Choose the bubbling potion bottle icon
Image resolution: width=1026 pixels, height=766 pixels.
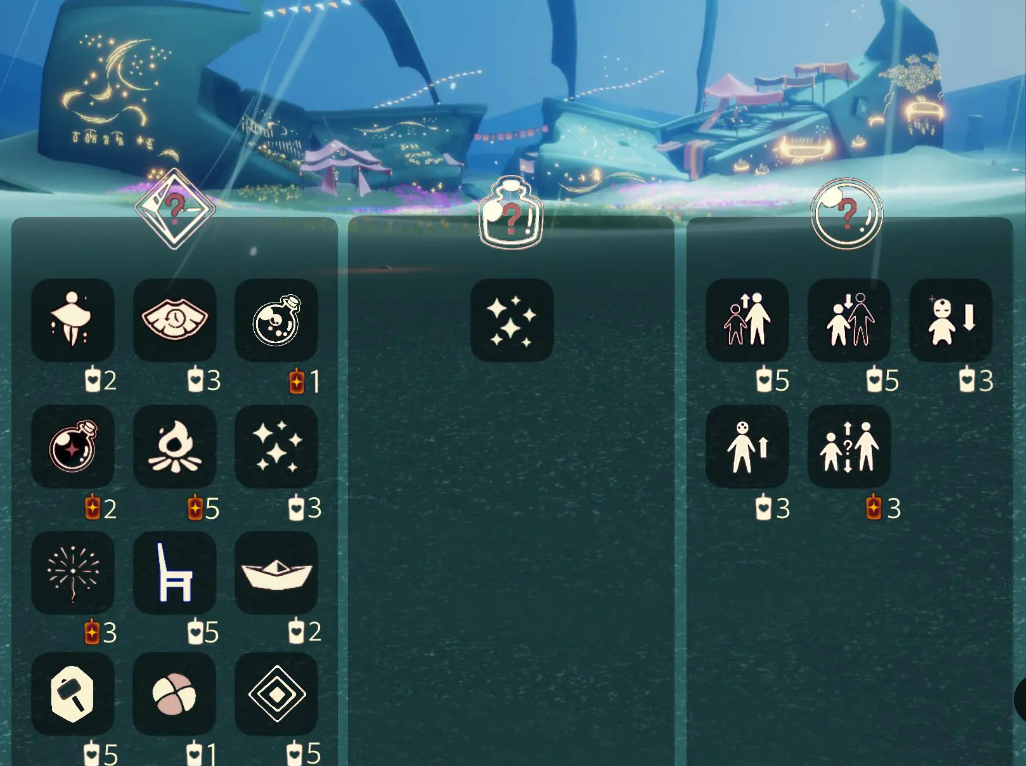pos(276,320)
